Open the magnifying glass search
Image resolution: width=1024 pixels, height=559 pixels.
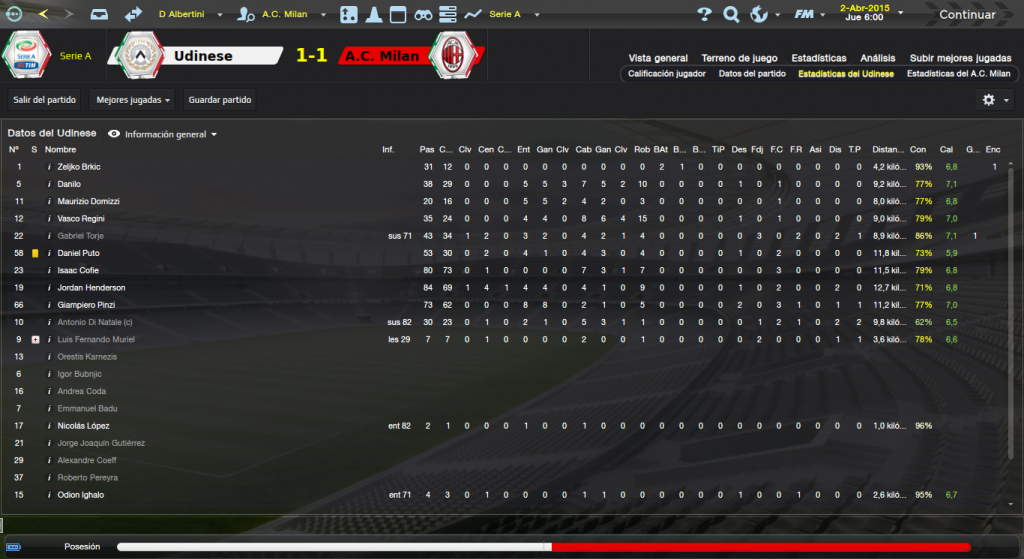pyautogui.click(x=731, y=15)
